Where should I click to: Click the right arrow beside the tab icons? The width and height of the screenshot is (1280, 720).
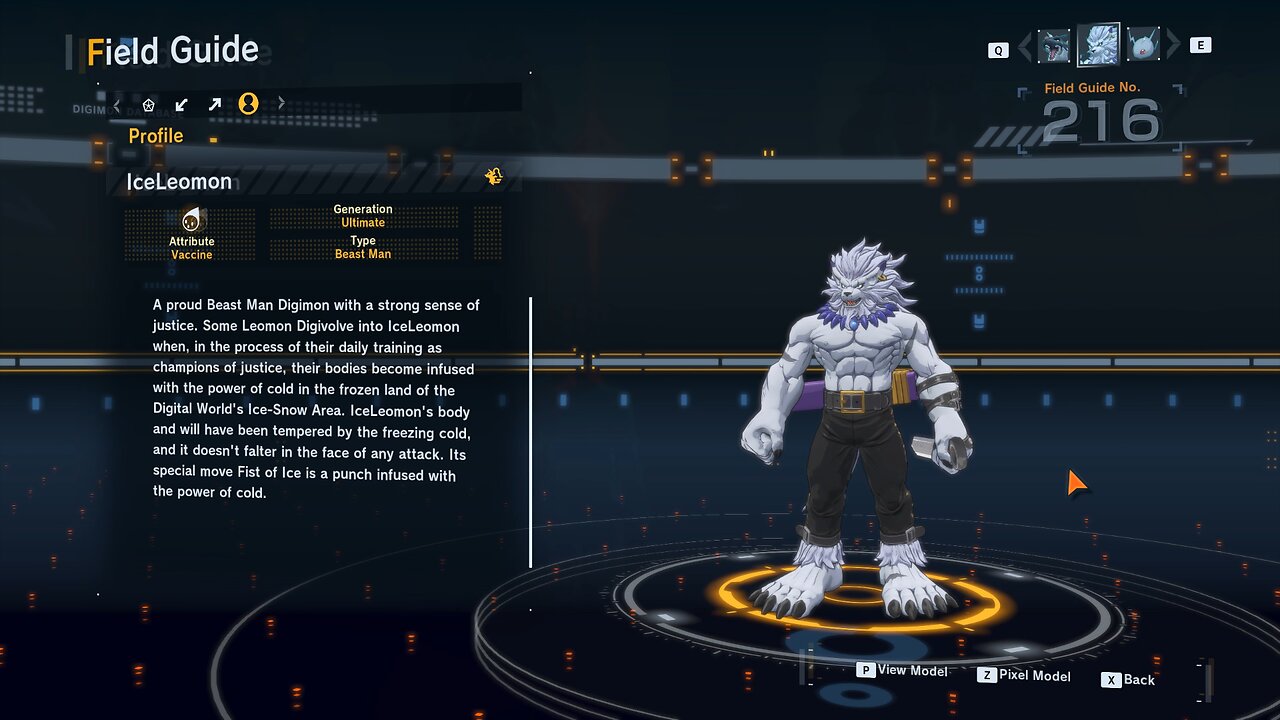pos(281,104)
